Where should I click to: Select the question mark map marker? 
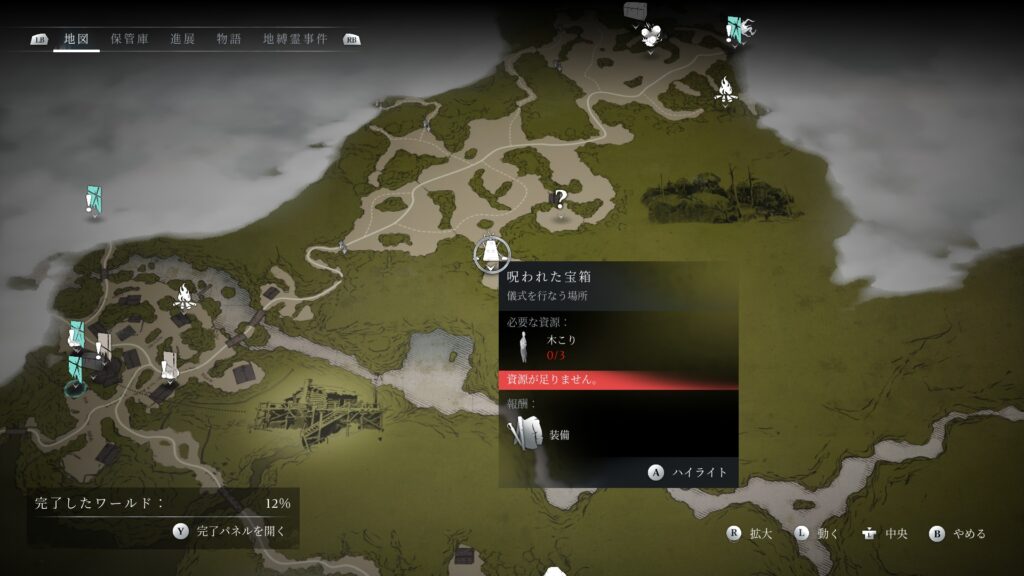point(561,199)
